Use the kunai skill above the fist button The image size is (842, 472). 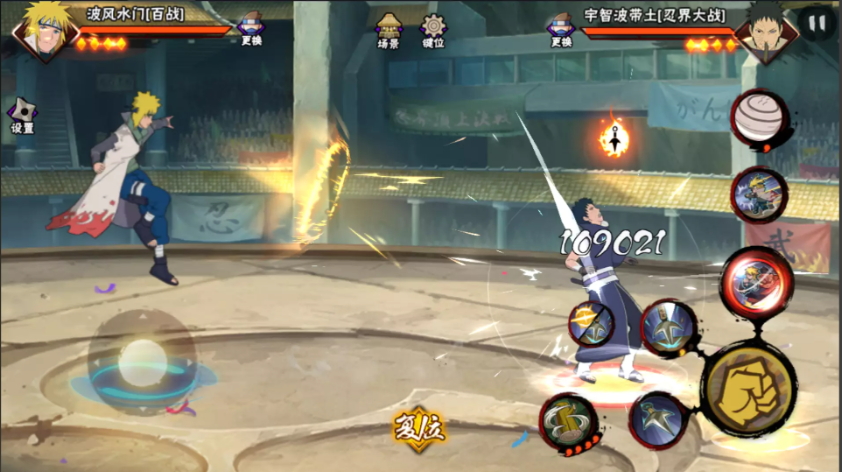pyautogui.click(x=669, y=327)
